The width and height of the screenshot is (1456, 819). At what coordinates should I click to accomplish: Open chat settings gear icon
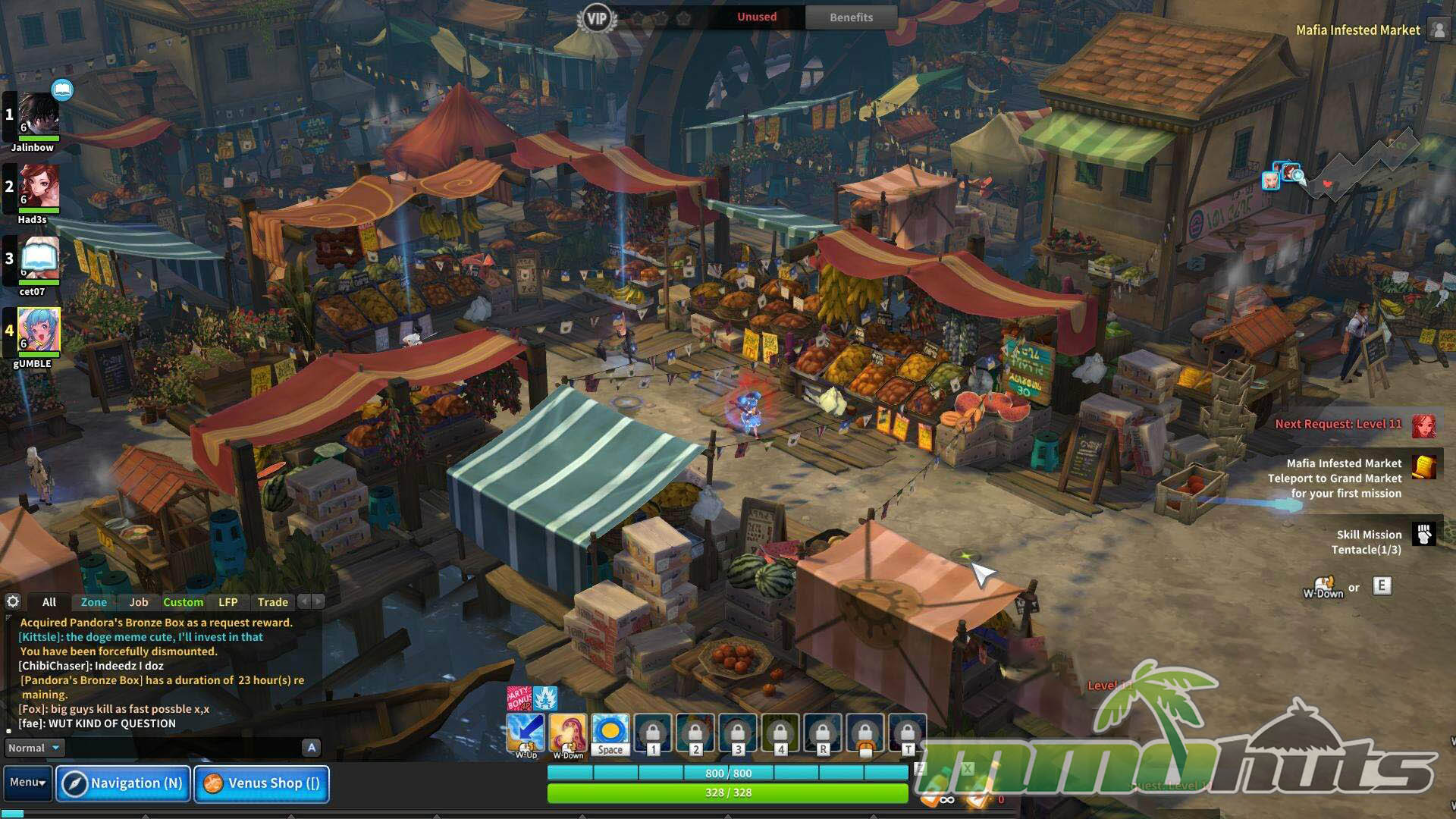tap(13, 601)
